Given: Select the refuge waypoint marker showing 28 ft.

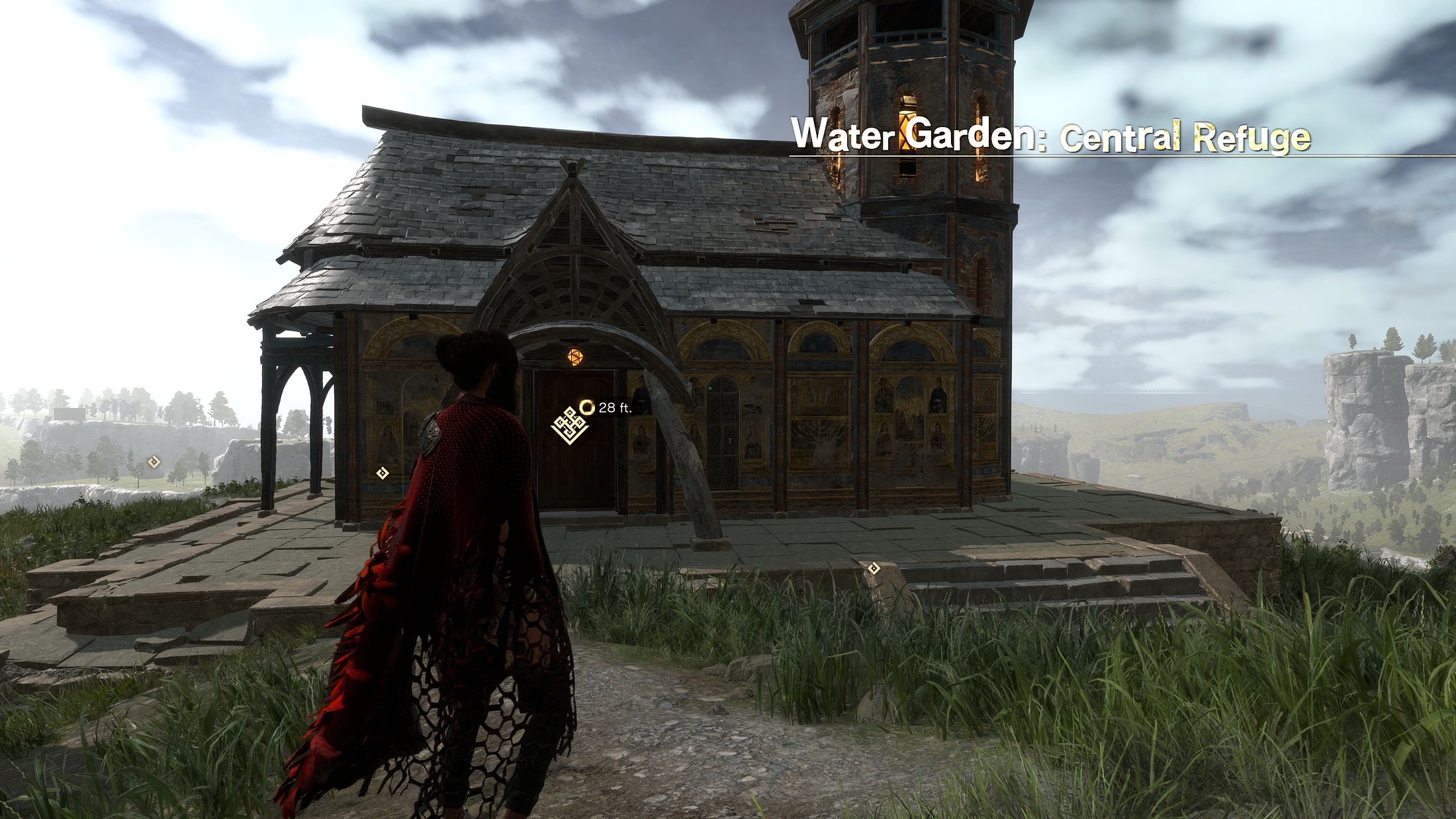Looking at the screenshot, I should 570,425.
